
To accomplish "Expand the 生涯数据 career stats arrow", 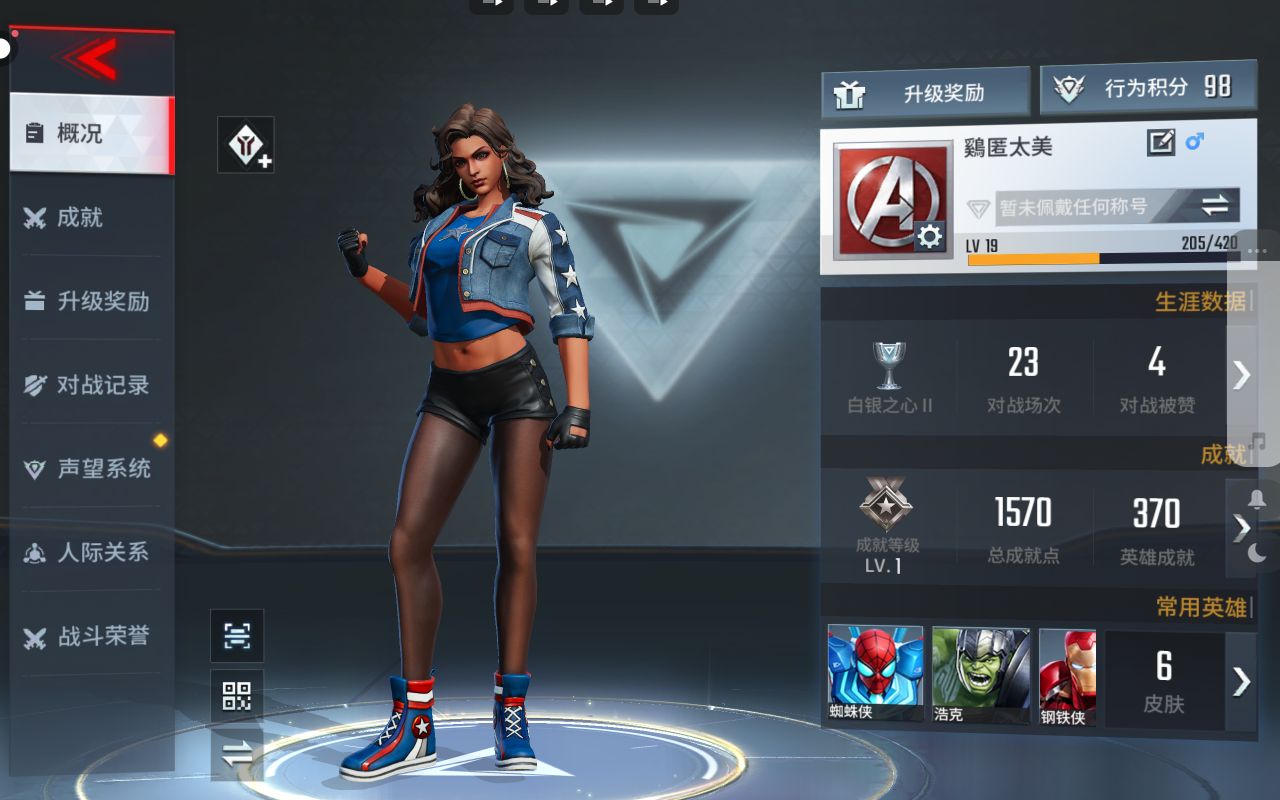I will [x=1241, y=374].
